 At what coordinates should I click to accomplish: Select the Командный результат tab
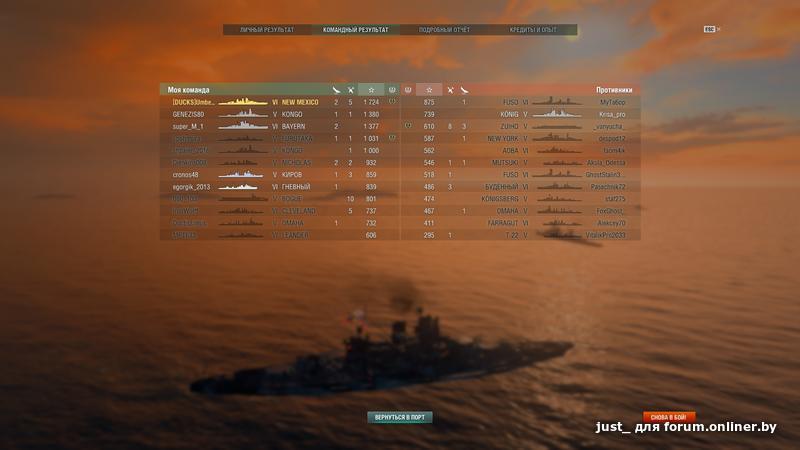click(x=355, y=30)
